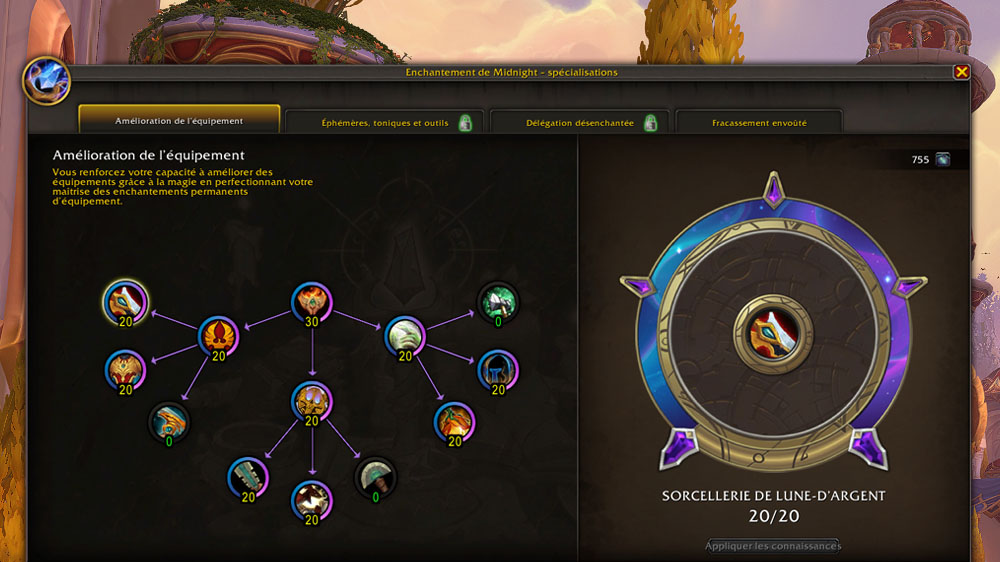1000x562 pixels.
Task: Choose the golden armor node with purple glow
Action: pyautogui.click(x=311, y=402)
